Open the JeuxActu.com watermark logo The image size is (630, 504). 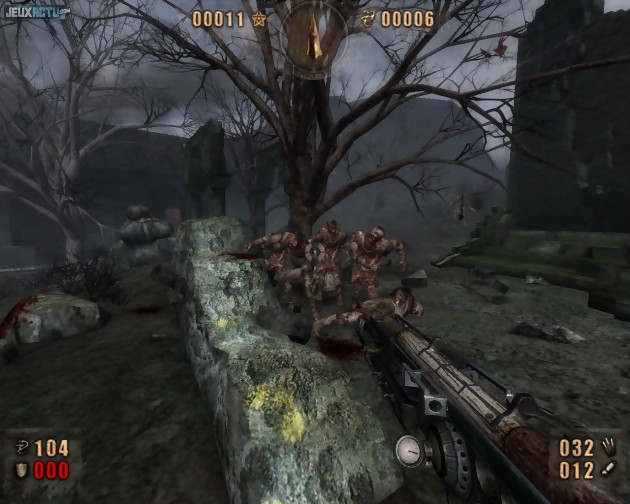pyautogui.click(x=35, y=13)
